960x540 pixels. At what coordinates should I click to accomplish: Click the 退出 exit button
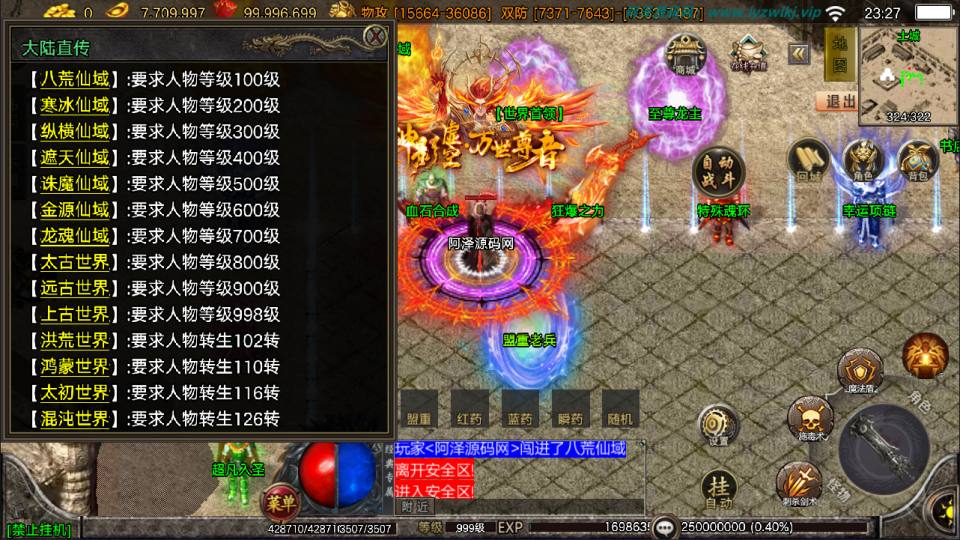(836, 101)
